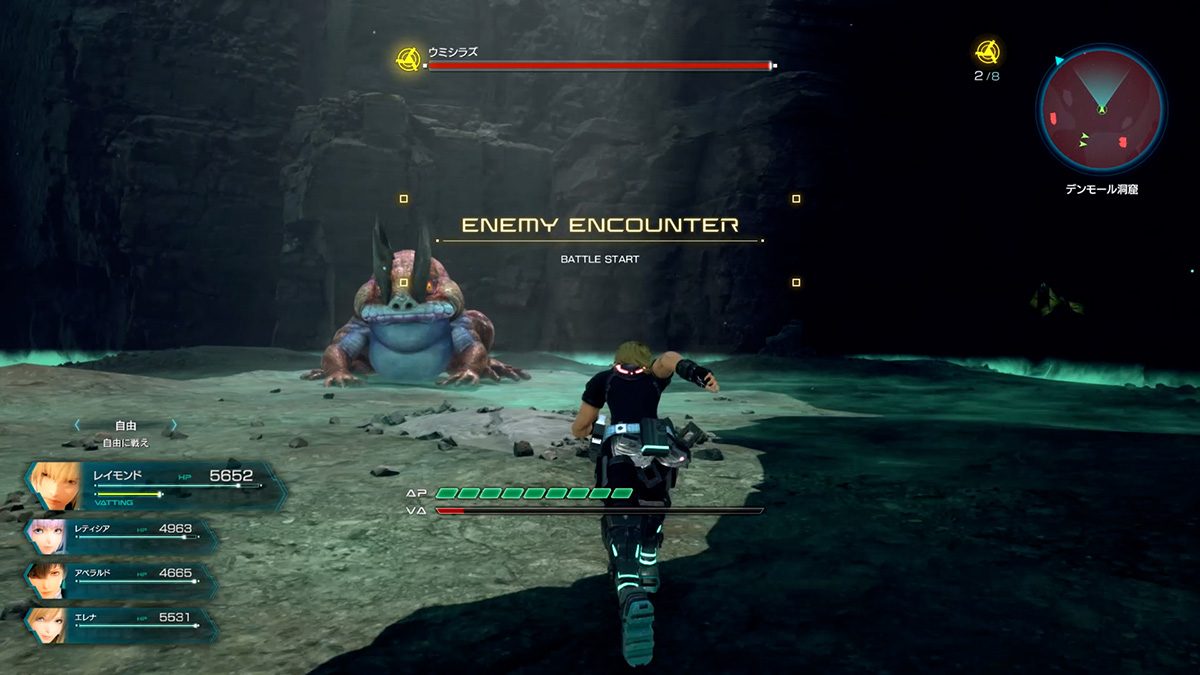Click the left arrow beside 自由 tactic
The height and width of the screenshot is (675, 1200).
[x=77, y=425]
